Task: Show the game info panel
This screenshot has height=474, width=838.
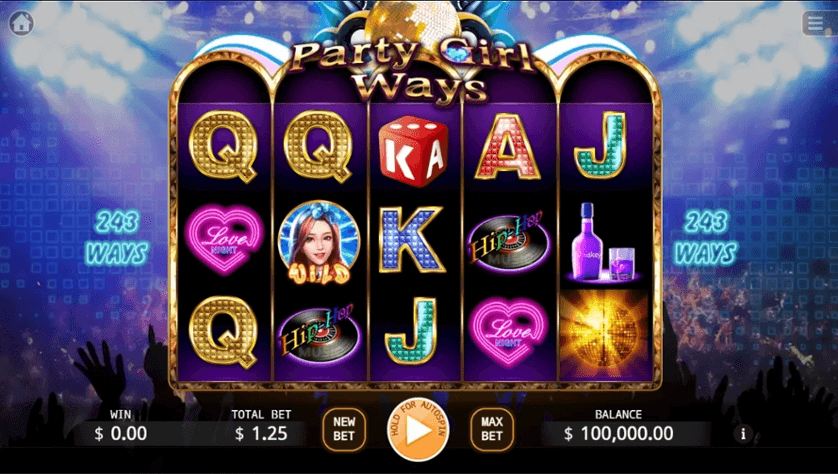Action: 742,433
